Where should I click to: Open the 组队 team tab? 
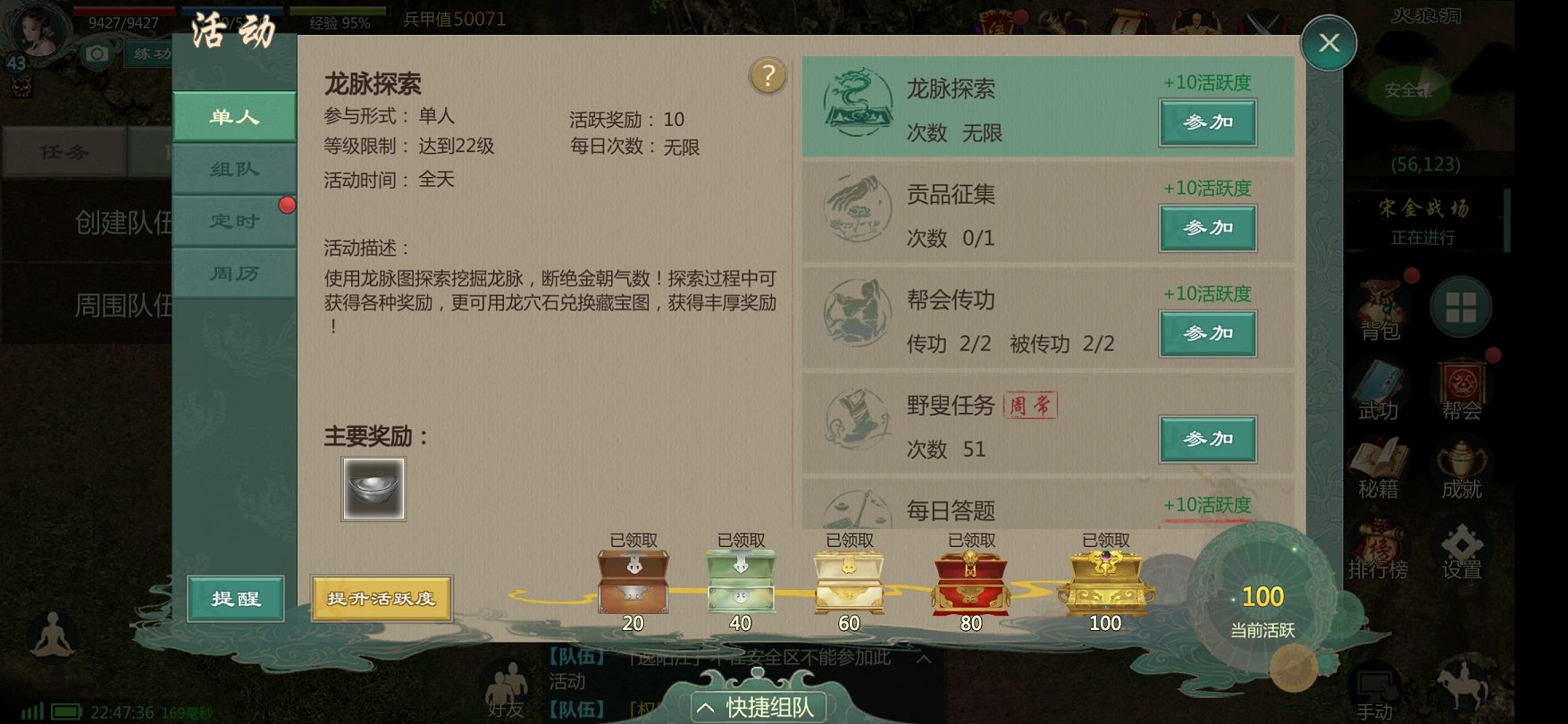coord(234,169)
